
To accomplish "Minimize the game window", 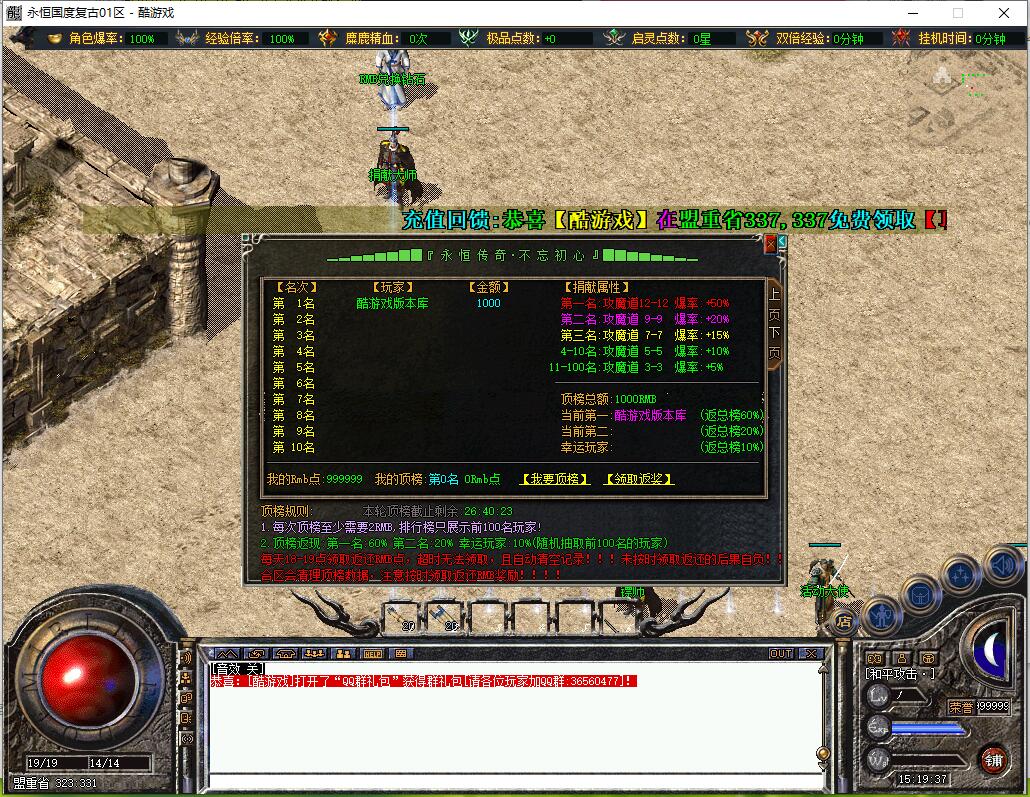I will coord(911,13).
